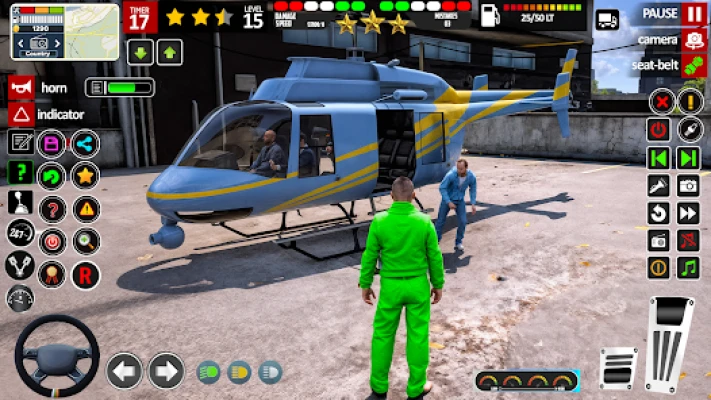Hit the red power button on right
This screenshot has height=400, width=711.
click(658, 130)
